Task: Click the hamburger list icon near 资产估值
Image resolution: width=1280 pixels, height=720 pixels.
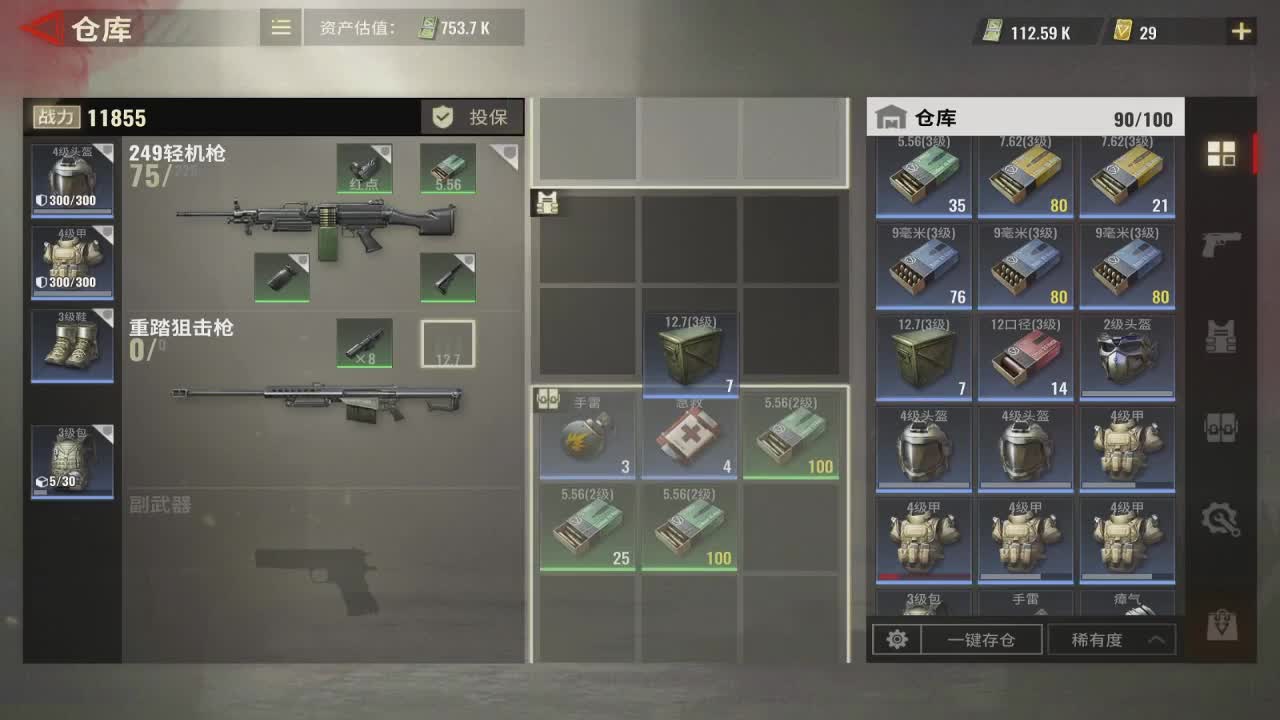Action: pyautogui.click(x=280, y=27)
